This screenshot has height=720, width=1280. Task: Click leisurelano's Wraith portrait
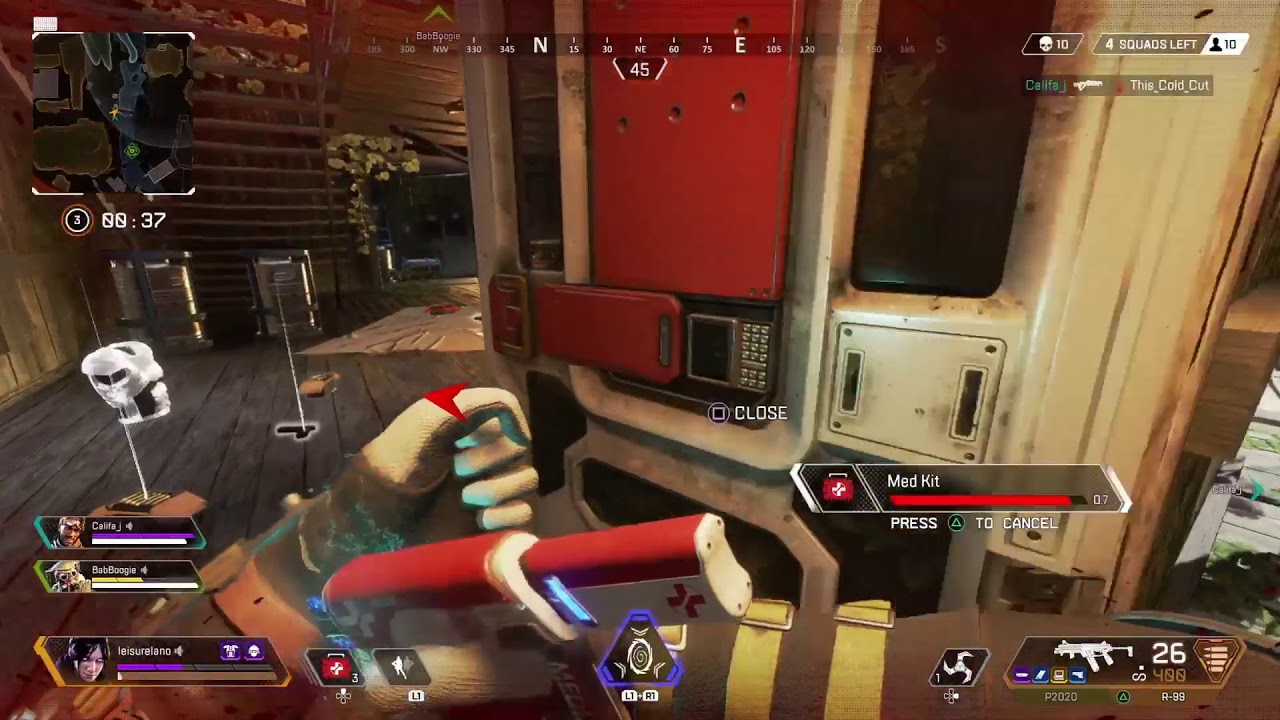tap(86, 661)
